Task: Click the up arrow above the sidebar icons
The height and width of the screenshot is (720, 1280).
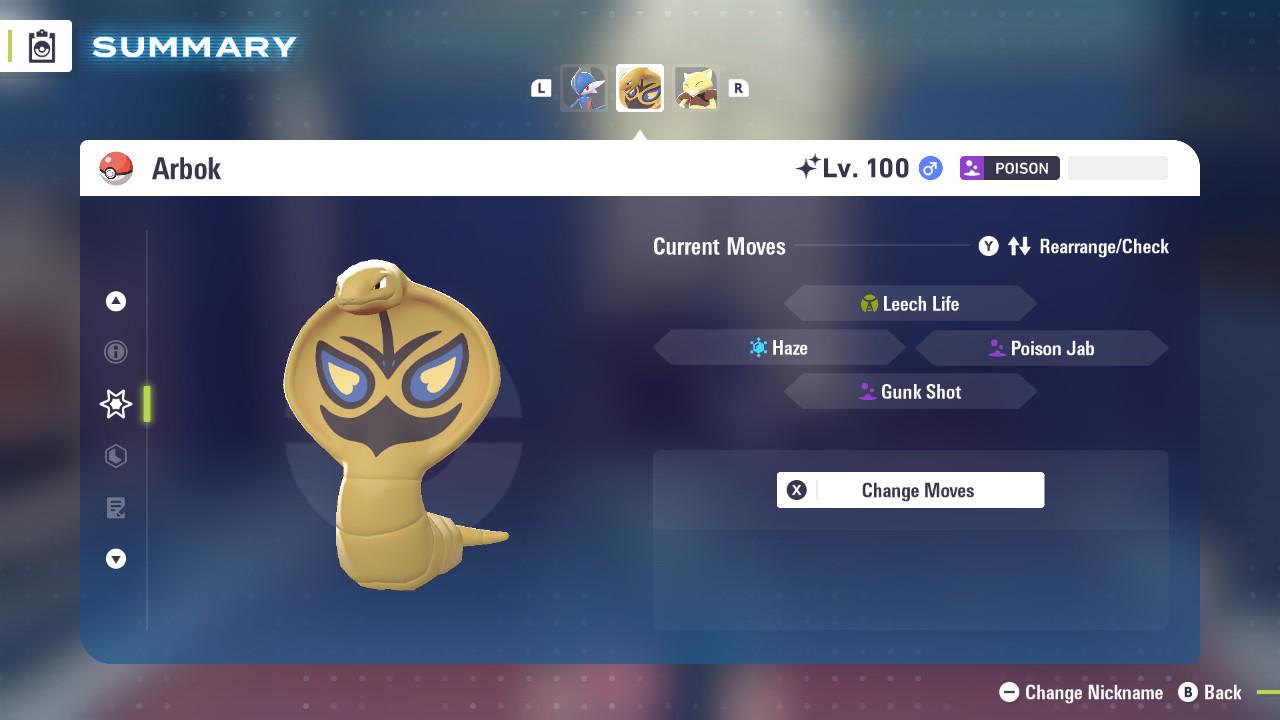Action: point(116,301)
